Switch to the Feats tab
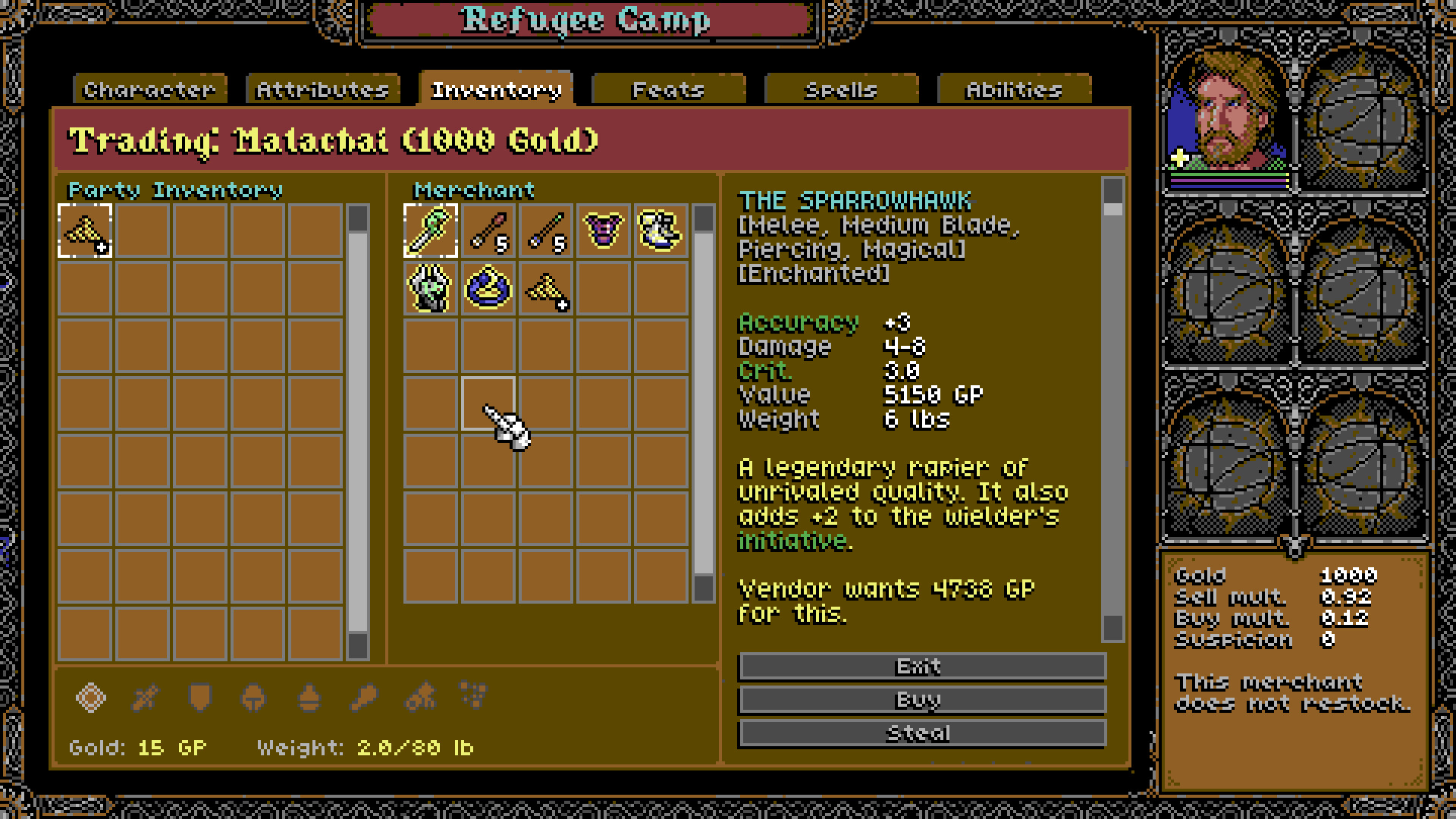 (668, 89)
